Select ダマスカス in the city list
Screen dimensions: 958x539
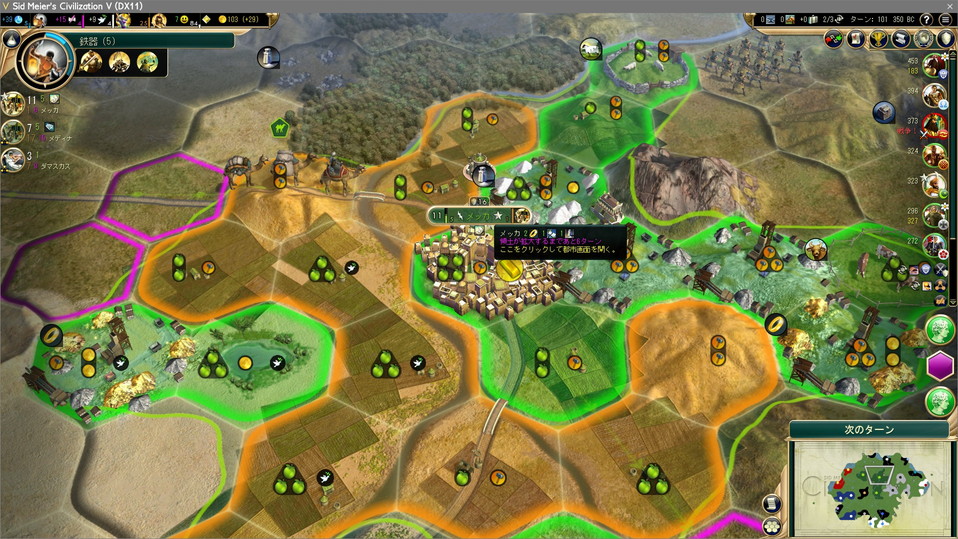pos(14,159)
